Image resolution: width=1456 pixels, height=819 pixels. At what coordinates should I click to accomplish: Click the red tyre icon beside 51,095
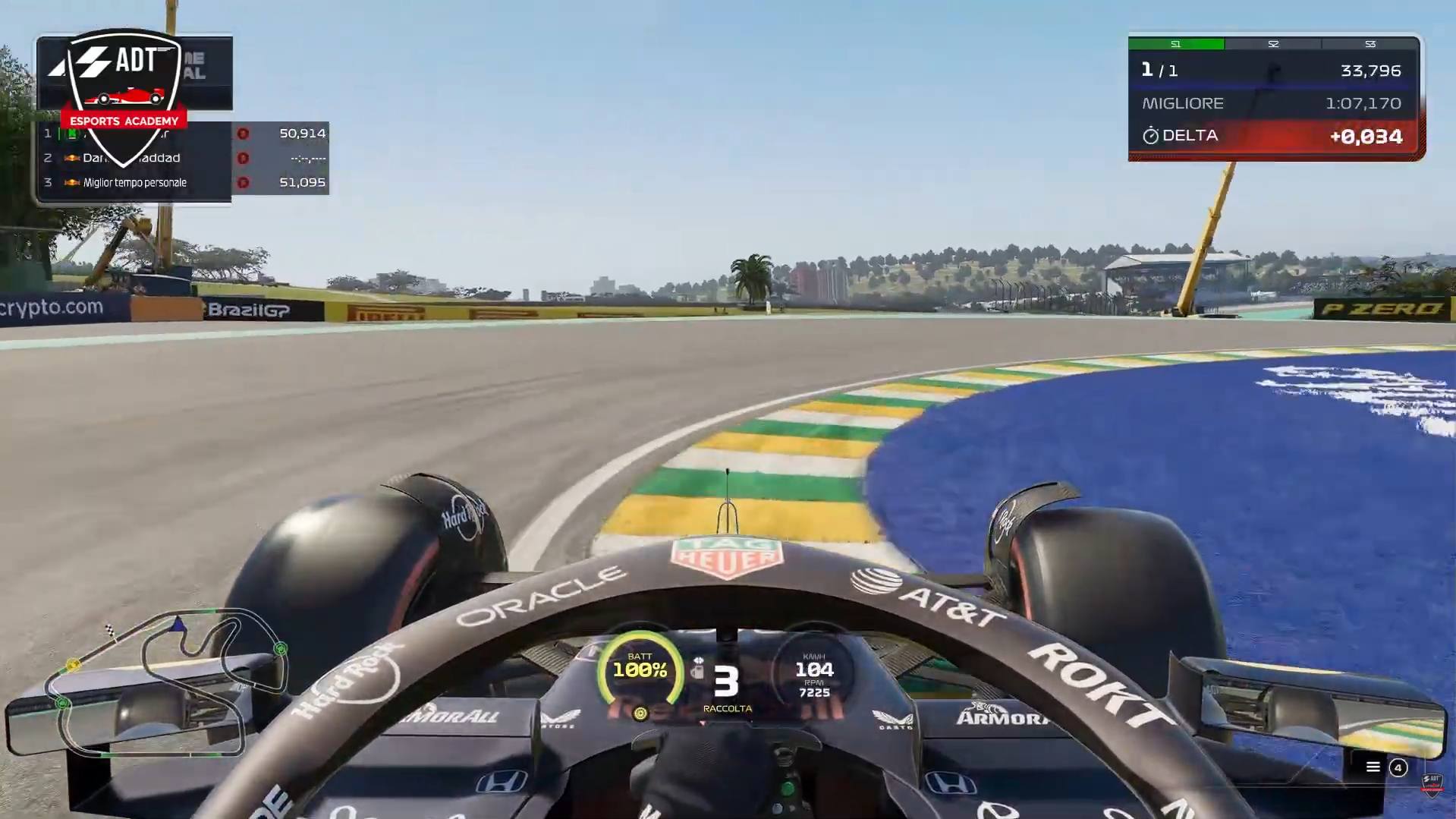[x=244, y=182]
